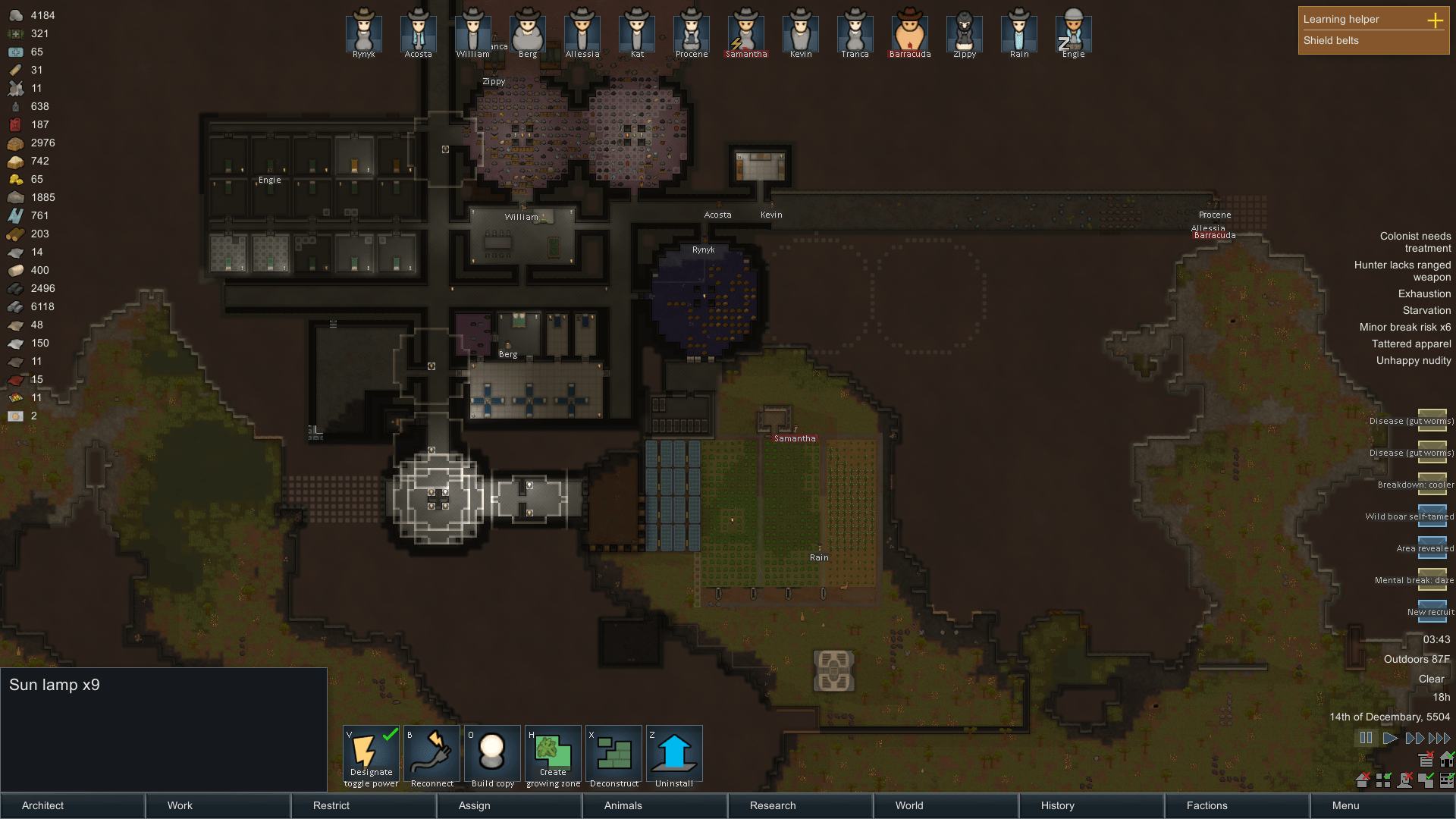1456x819 pixels.
Task: Activate Create growing zone tool
Action: [553, 755]
